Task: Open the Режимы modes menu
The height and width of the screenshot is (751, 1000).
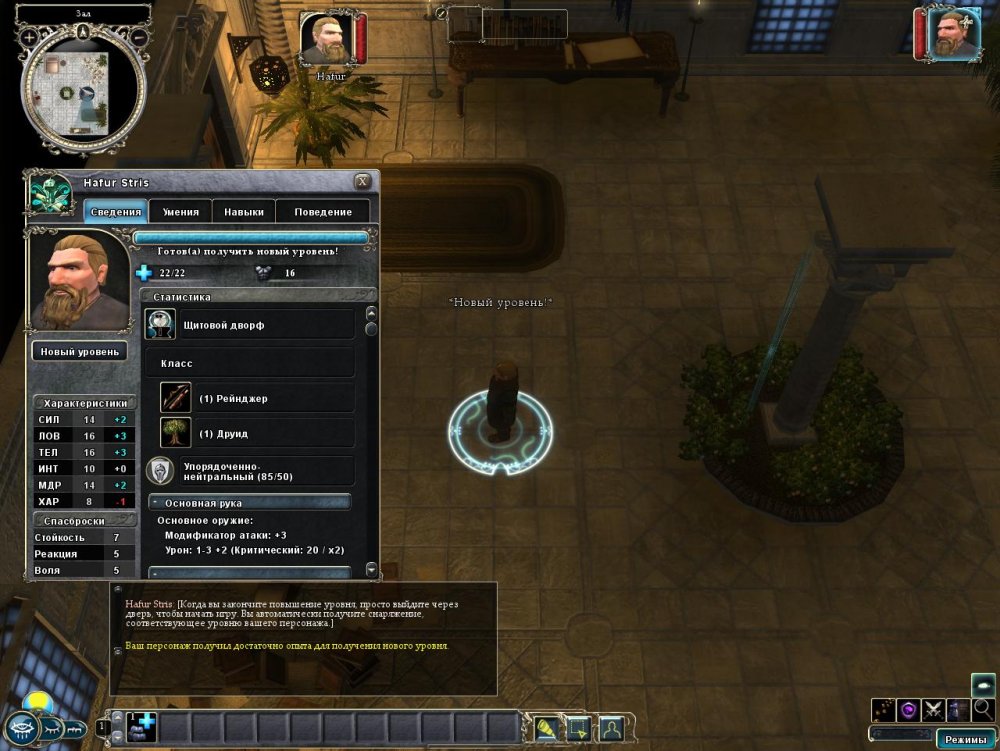Action: tap(964, 740)
